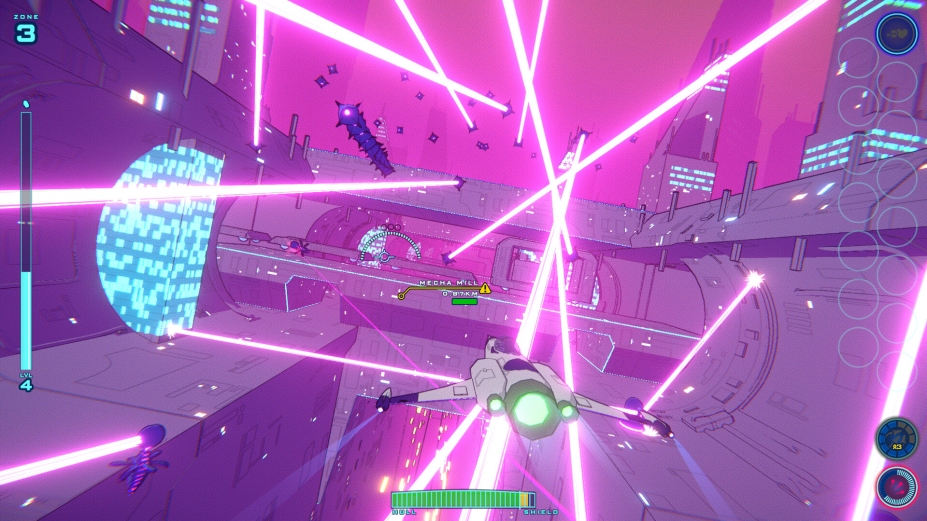The height and width of the screenshot is (521, 927).
Task: Select the Mecha Mill objective marker
Action: click(402, 295)
